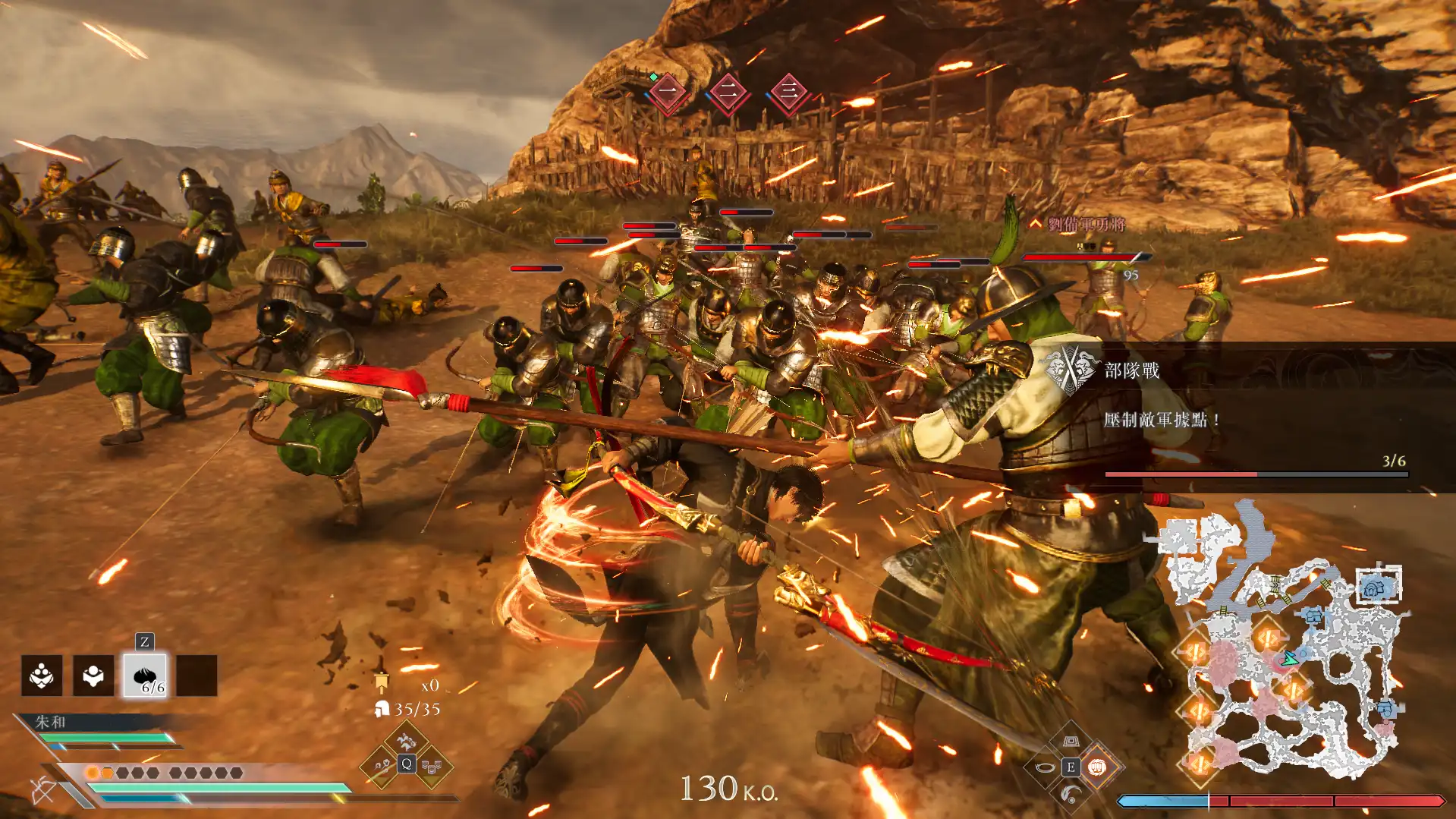Select the single-orb pedestal item slot
The image size is (1456, 819).
93,676
